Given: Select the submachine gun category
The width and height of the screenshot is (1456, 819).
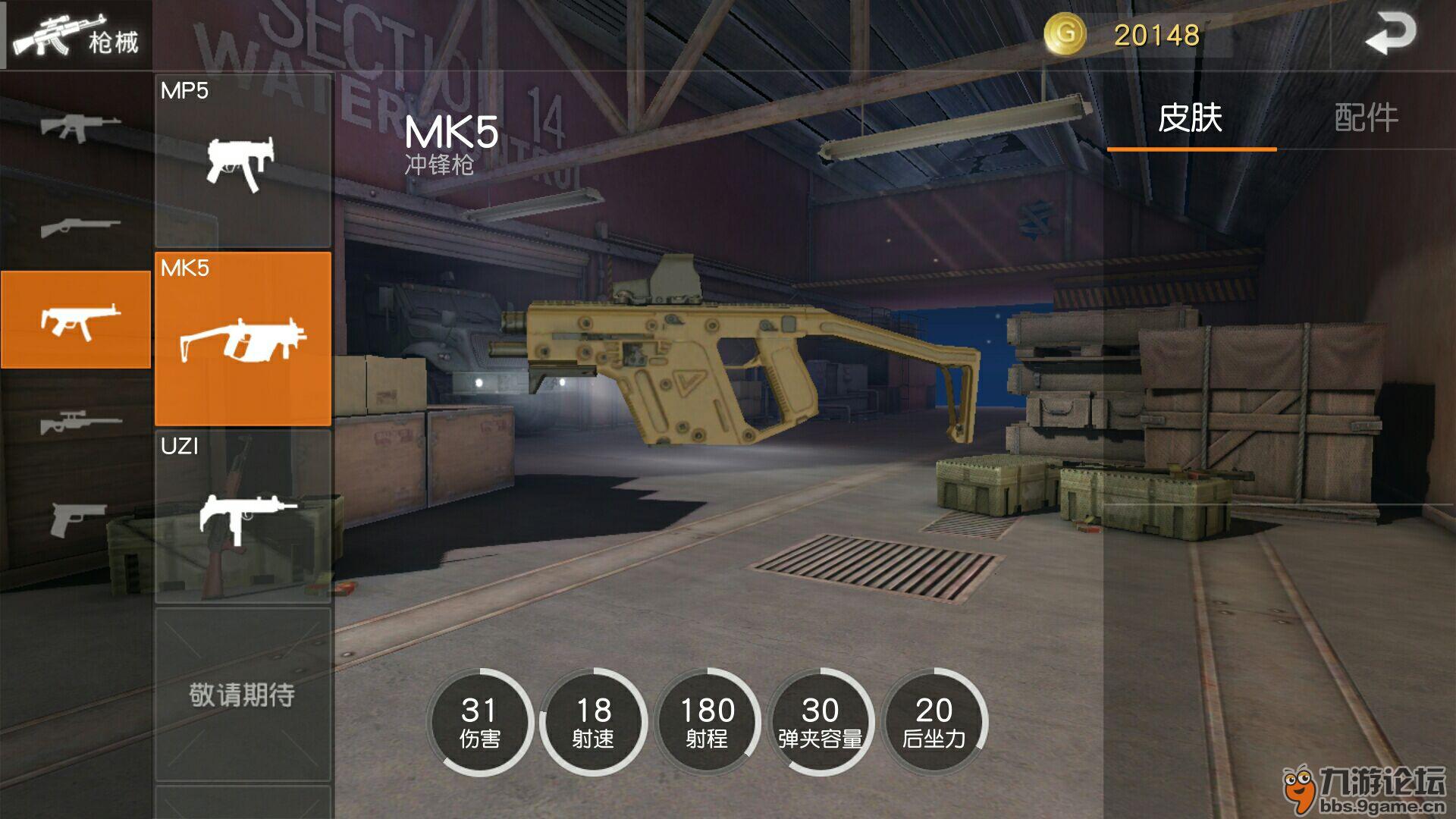Looking at the screenshot, I should (x=76, y=320).
